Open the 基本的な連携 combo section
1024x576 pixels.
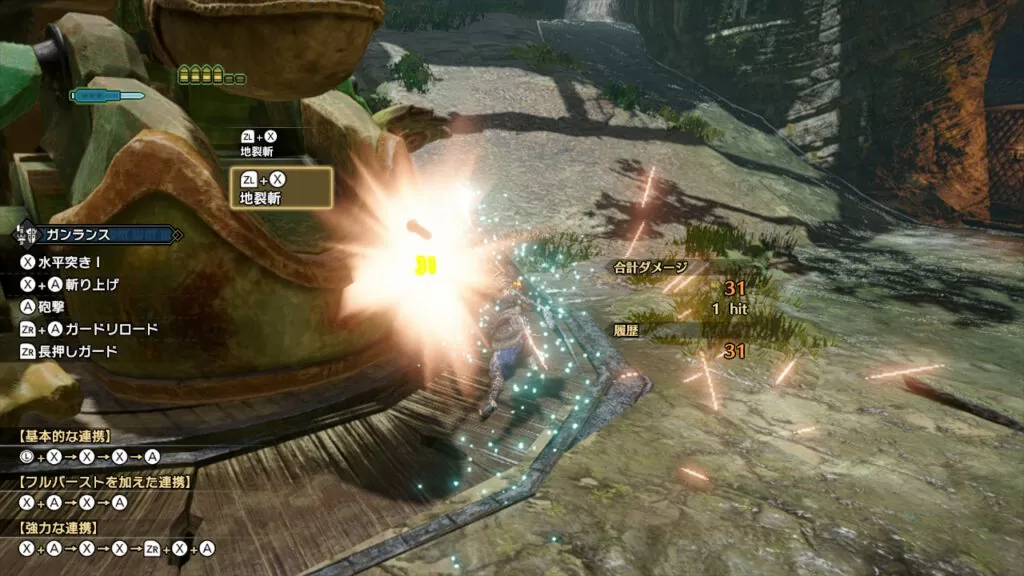coord(65,436)
